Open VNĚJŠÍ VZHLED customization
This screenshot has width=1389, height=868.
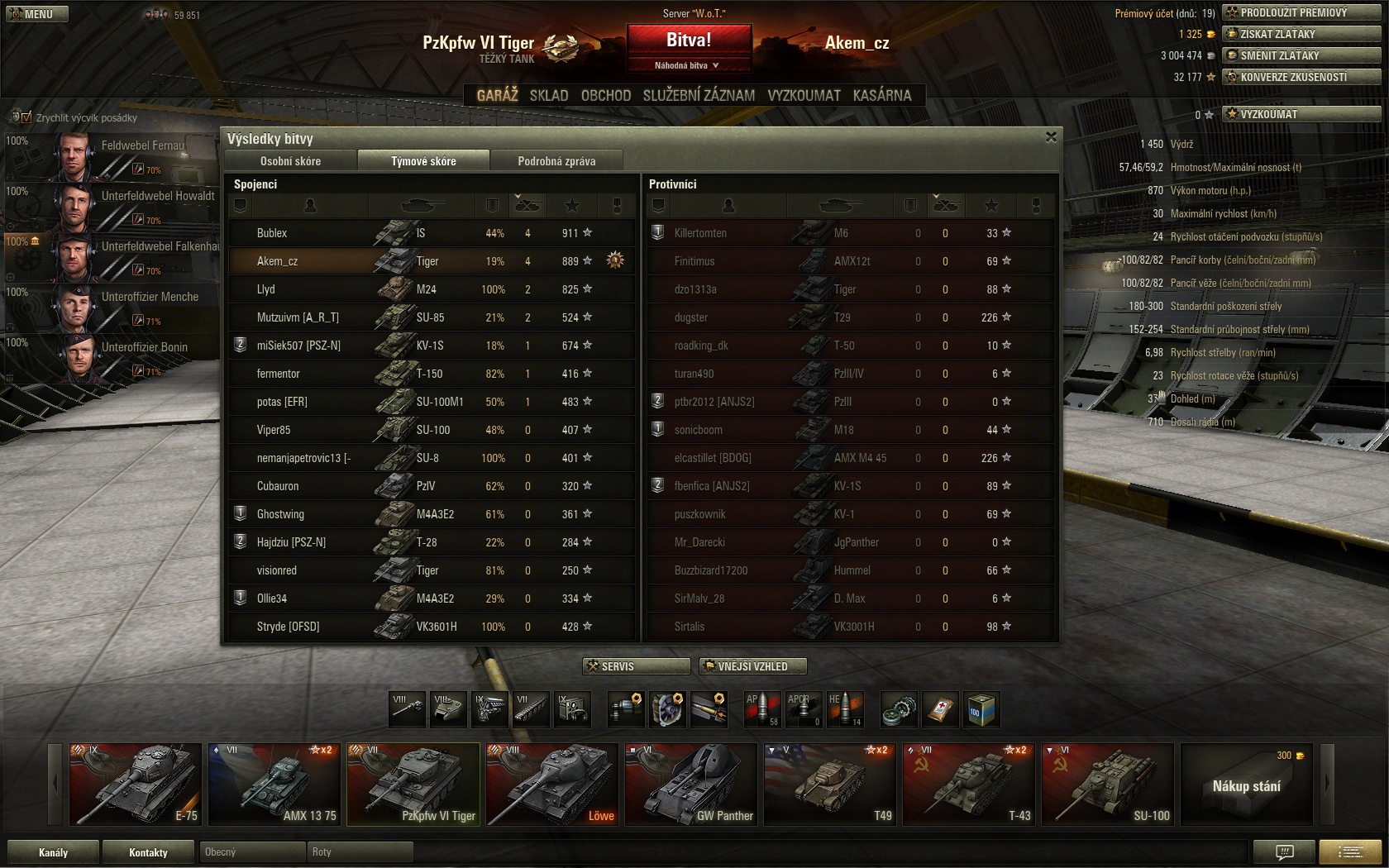pos(752,666)
